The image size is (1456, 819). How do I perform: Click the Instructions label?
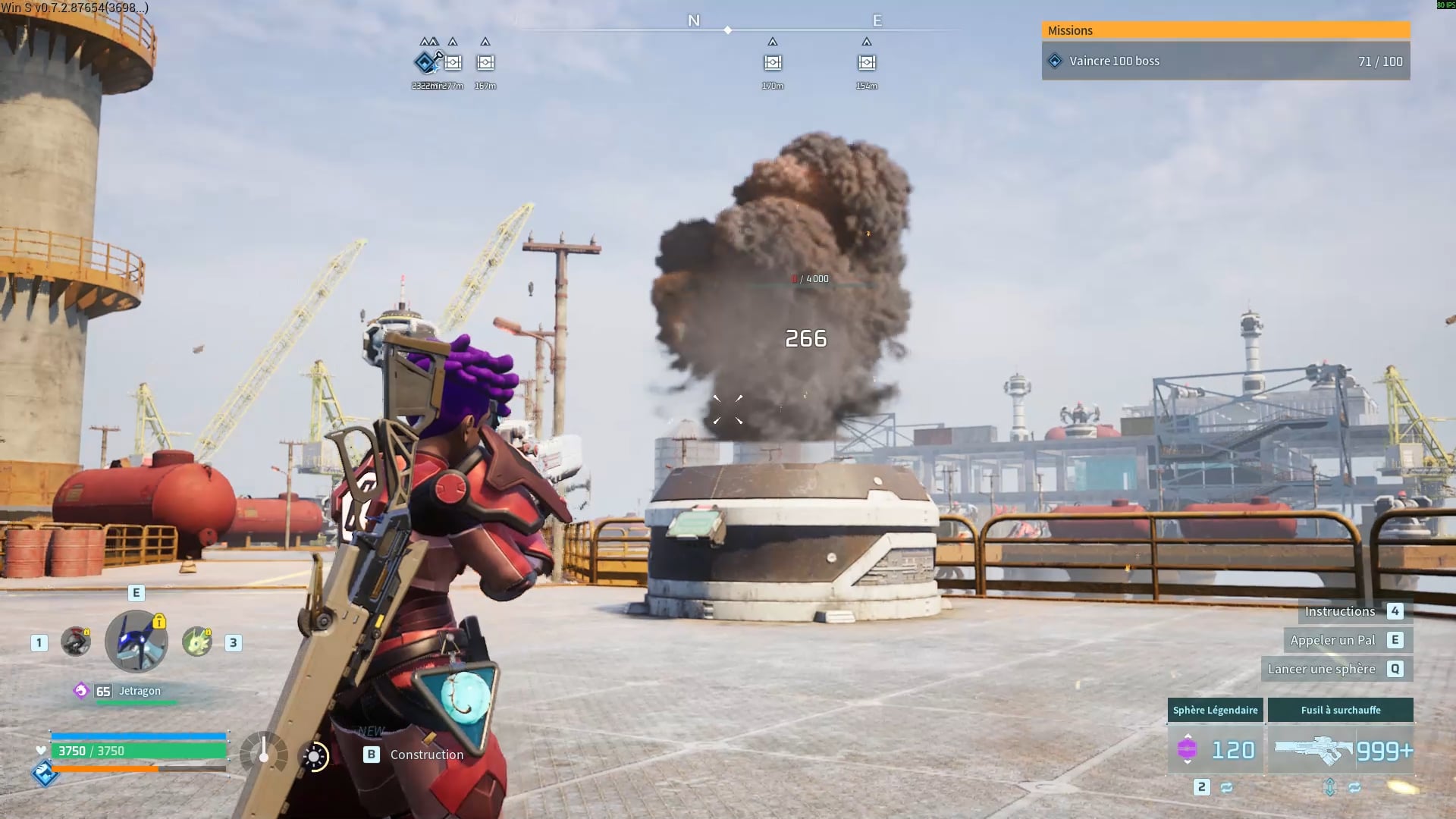click(1339, 611)
